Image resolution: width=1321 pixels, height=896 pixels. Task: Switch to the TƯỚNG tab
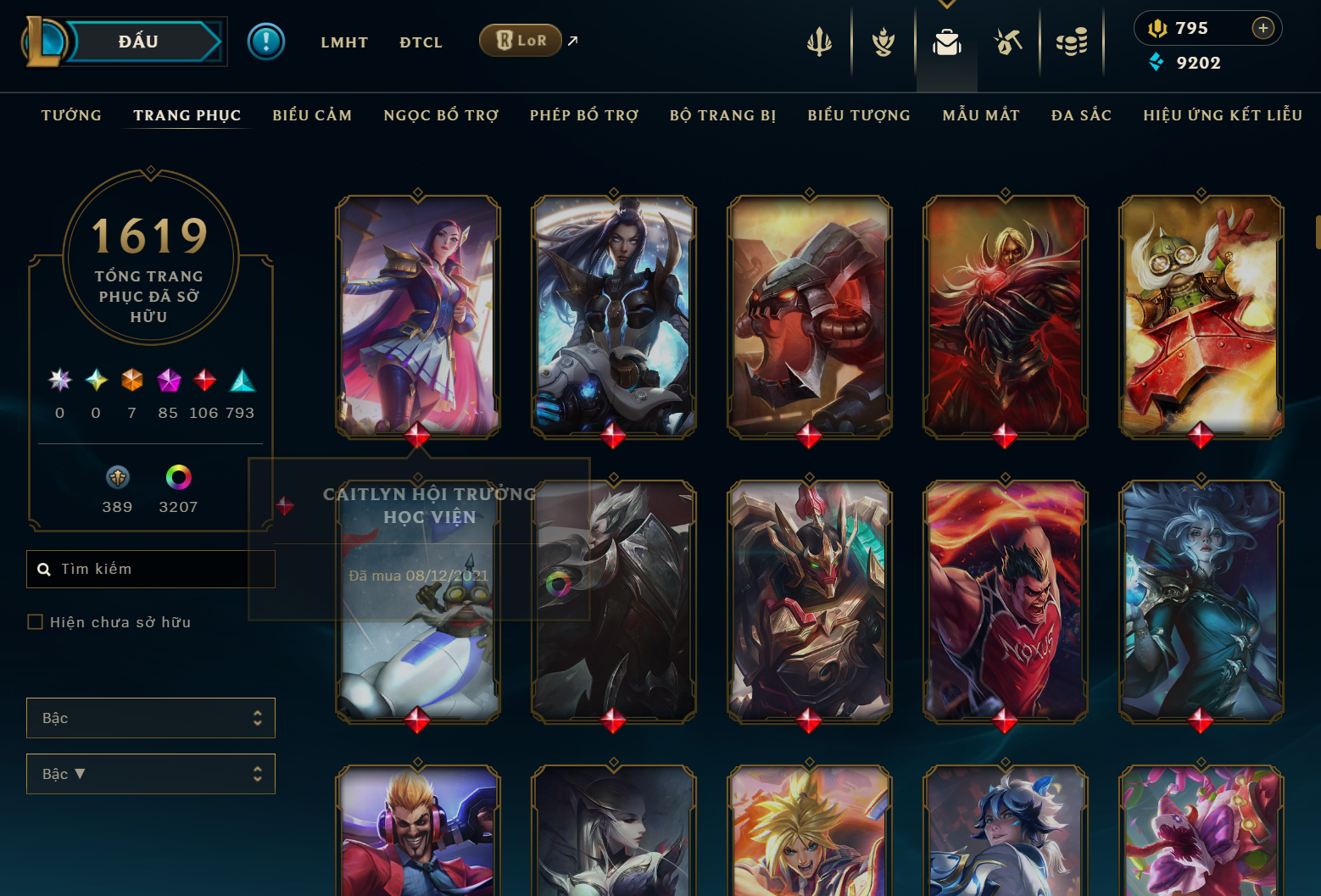coord(71,115)
